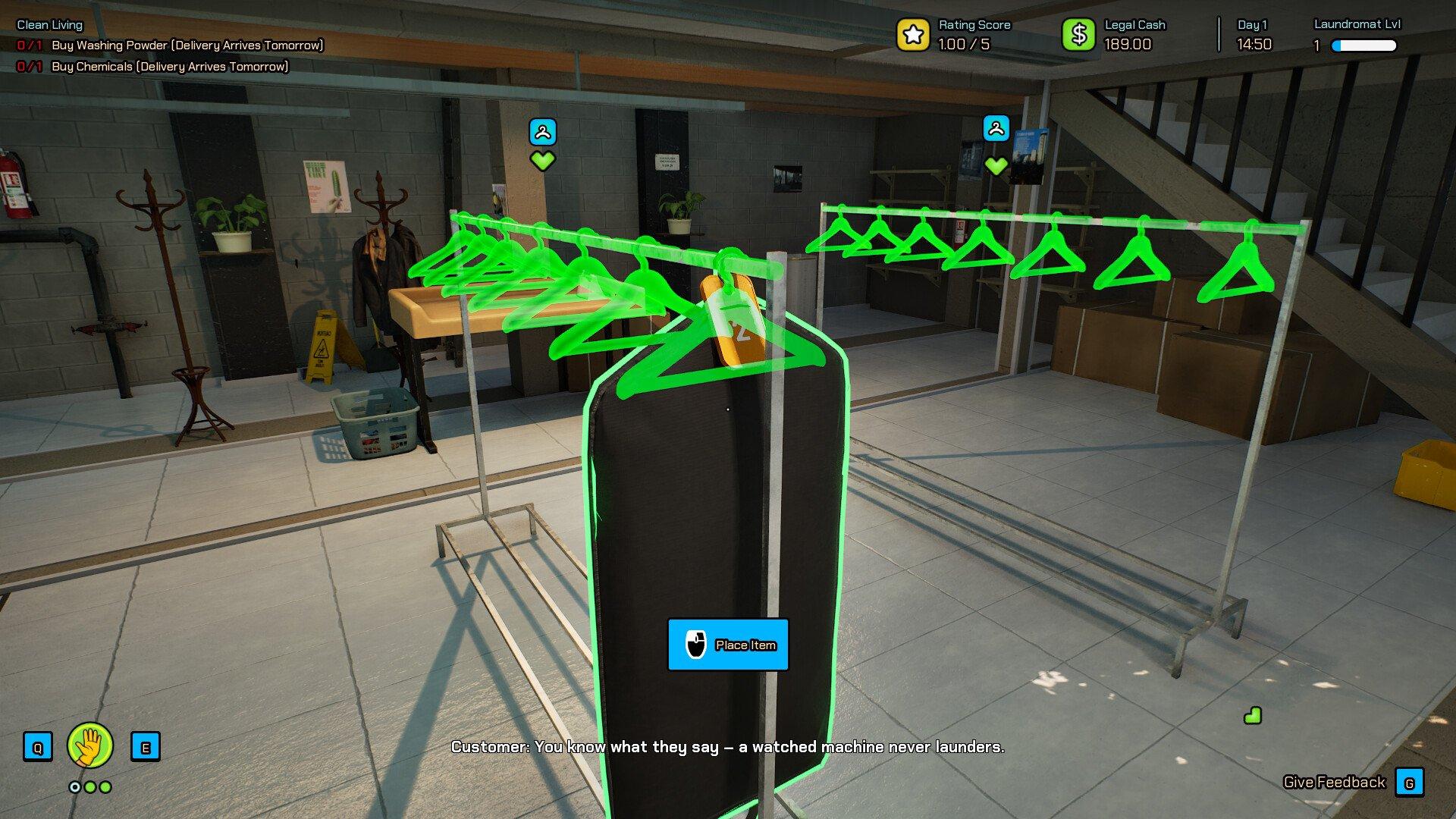1456x819 pixels.
Task: Select the yellow hand tool icon
Action: [90, 745]
